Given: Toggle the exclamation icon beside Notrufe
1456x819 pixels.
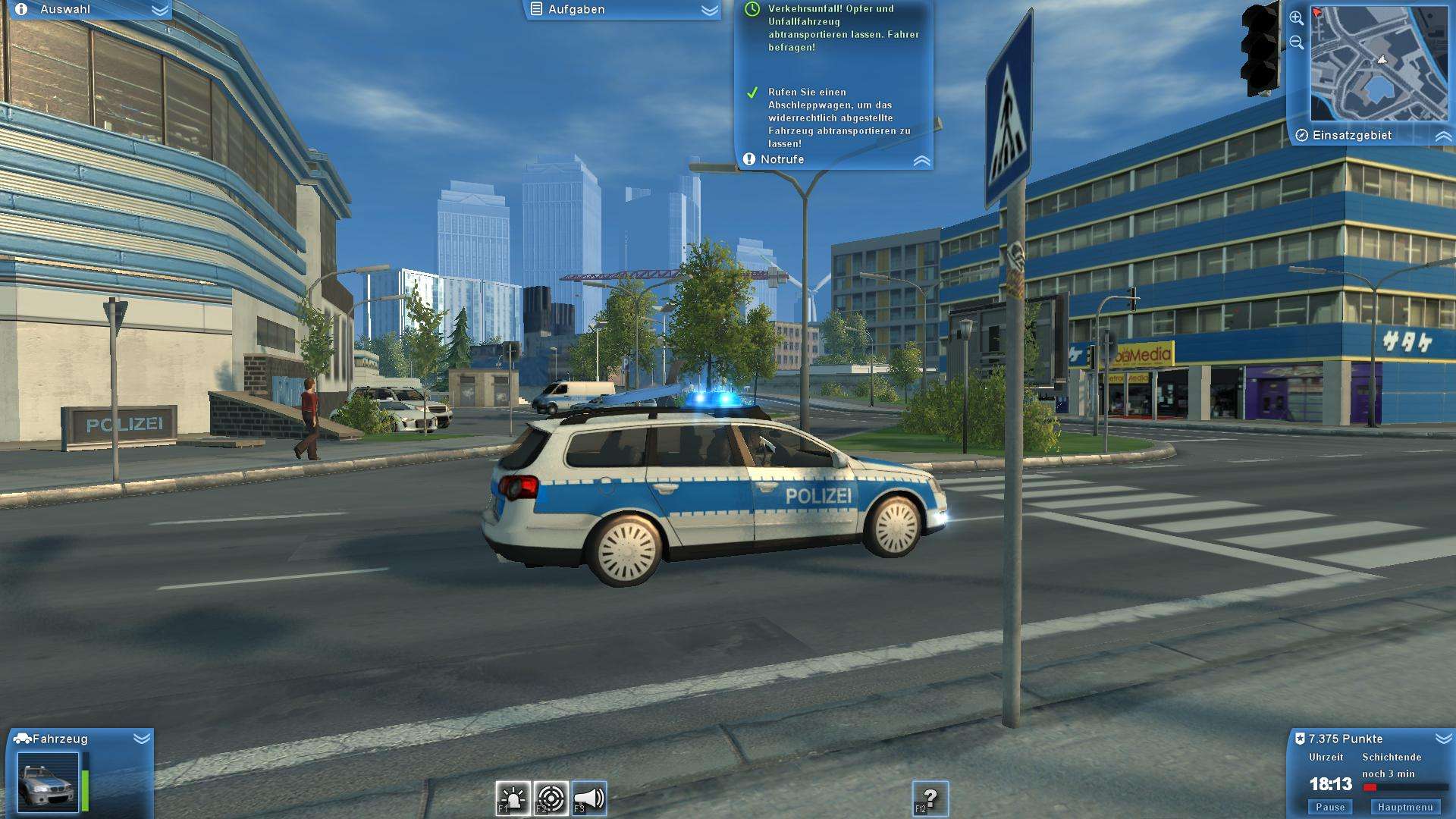Looking at the screenshot, I should click(748, 159).
